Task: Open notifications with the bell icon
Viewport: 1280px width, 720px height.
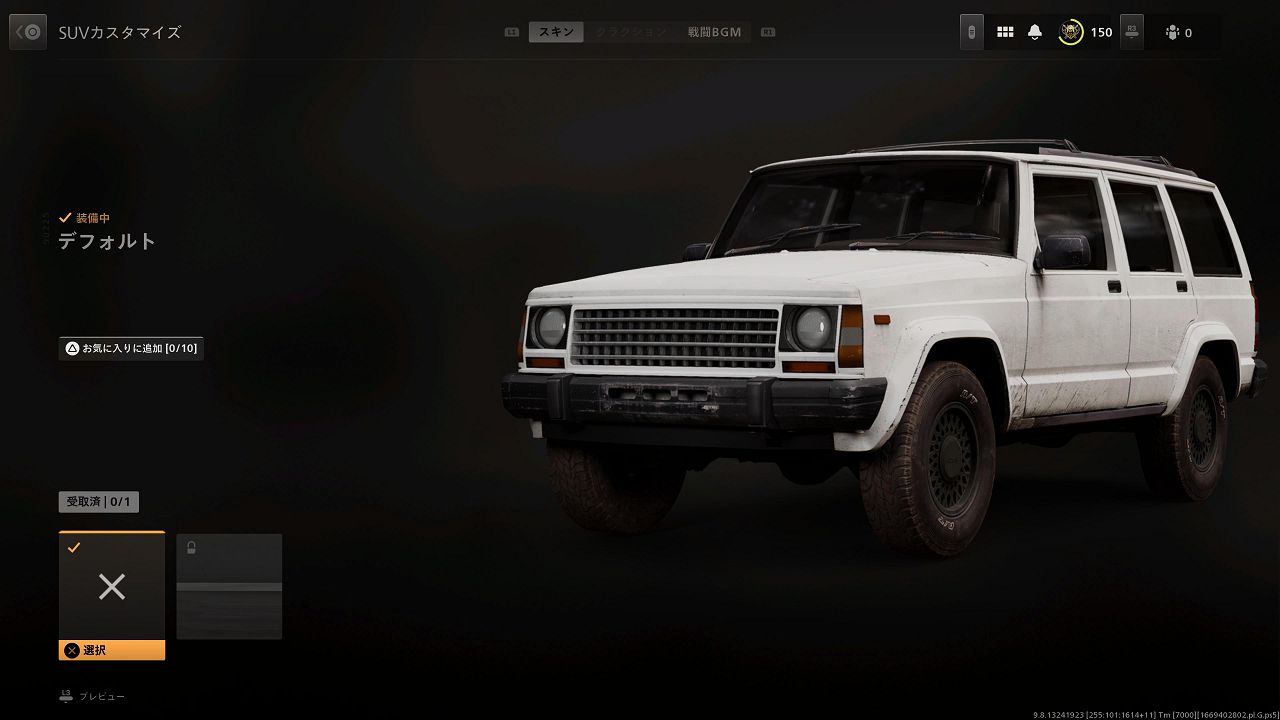Action: coord(1035,32)
